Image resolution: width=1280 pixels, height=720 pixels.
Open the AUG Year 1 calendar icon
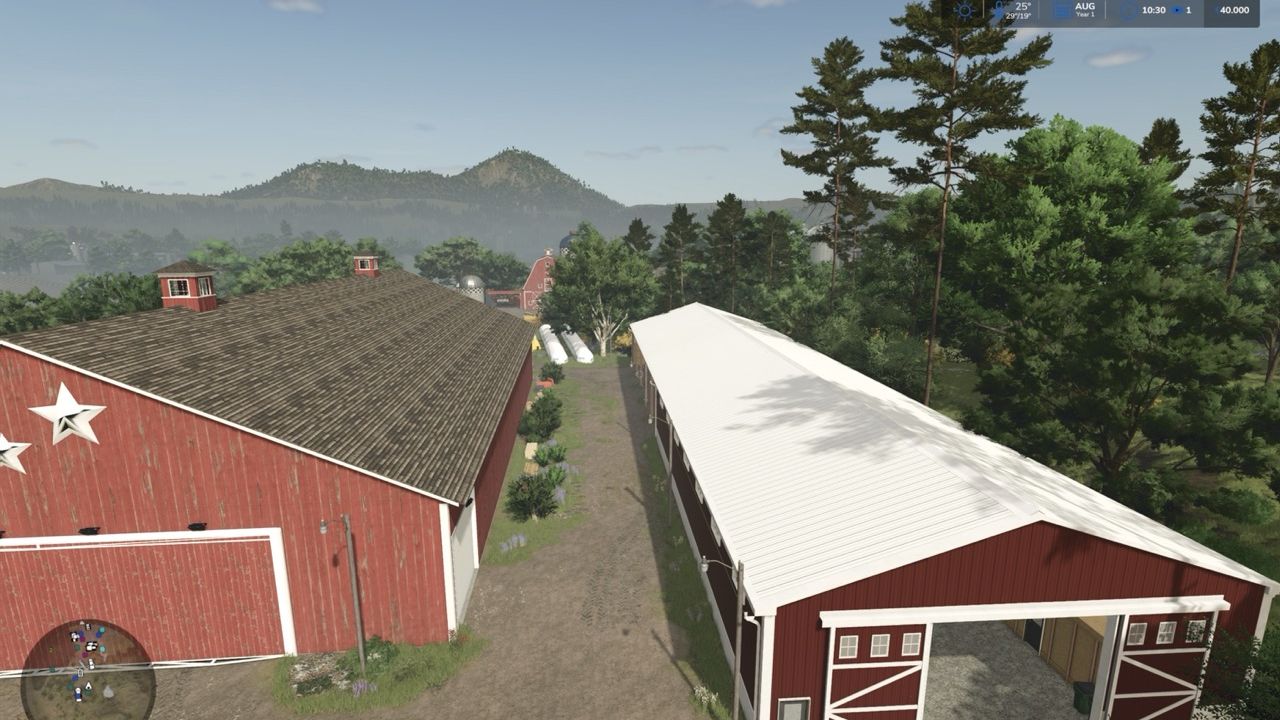pos(1063,11)
